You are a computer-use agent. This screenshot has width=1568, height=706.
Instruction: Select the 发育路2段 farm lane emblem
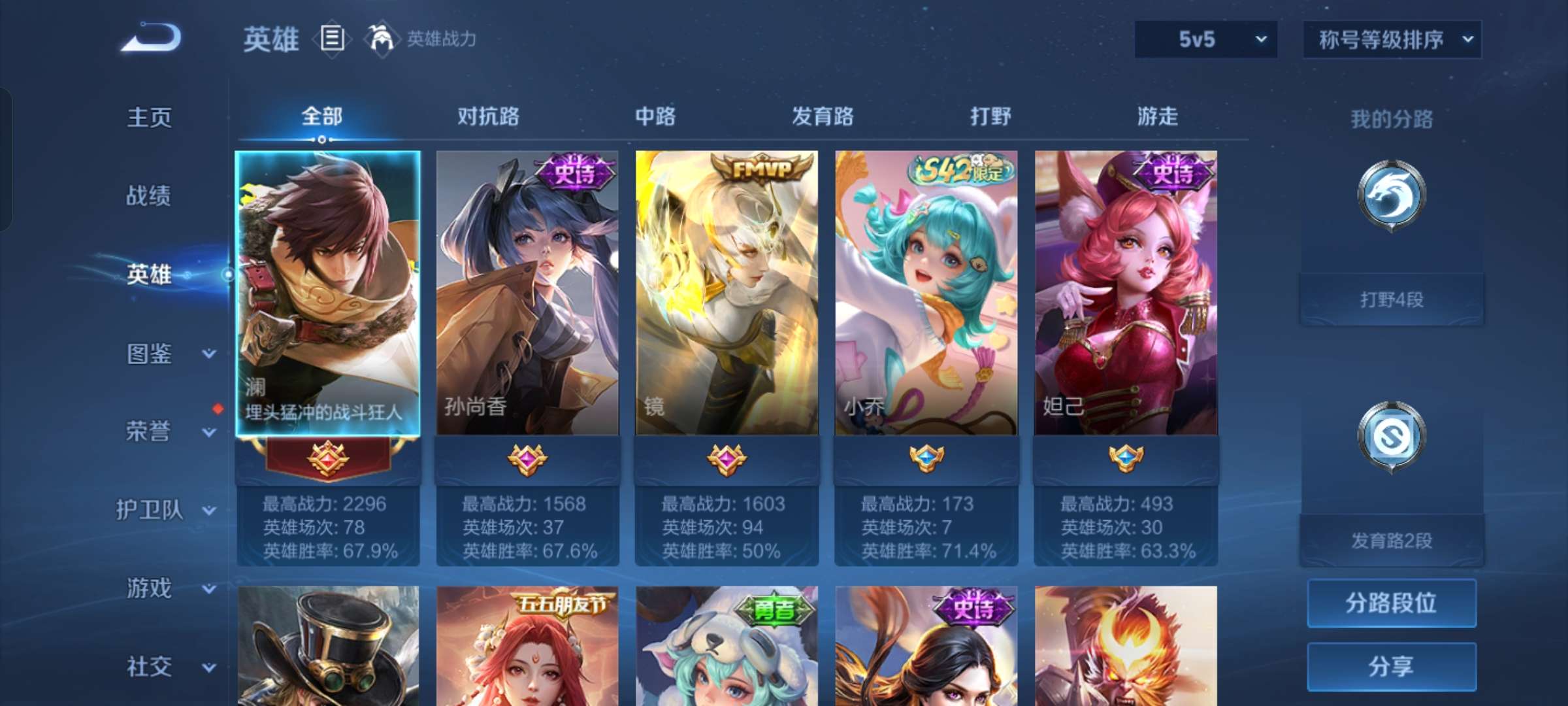click(1392, 437)
